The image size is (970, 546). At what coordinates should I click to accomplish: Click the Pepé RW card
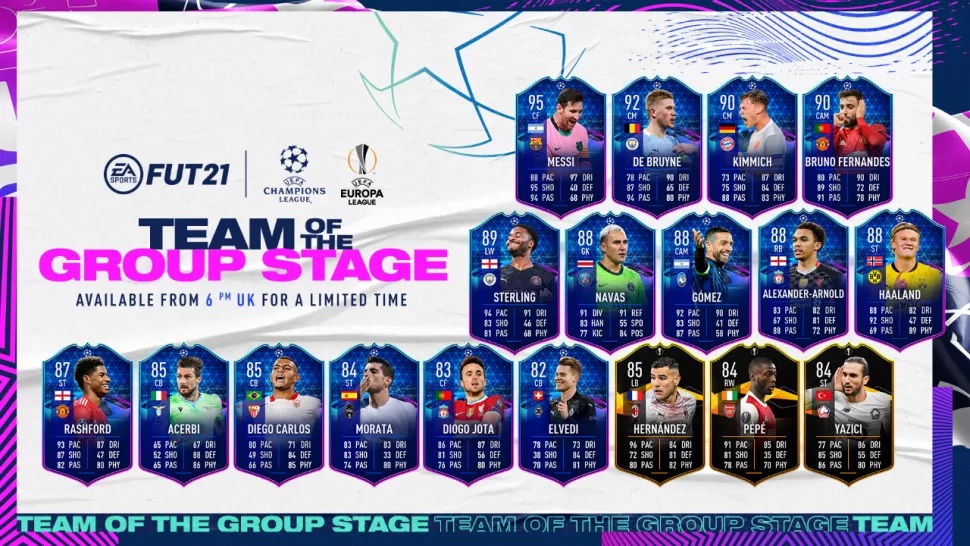753,412
